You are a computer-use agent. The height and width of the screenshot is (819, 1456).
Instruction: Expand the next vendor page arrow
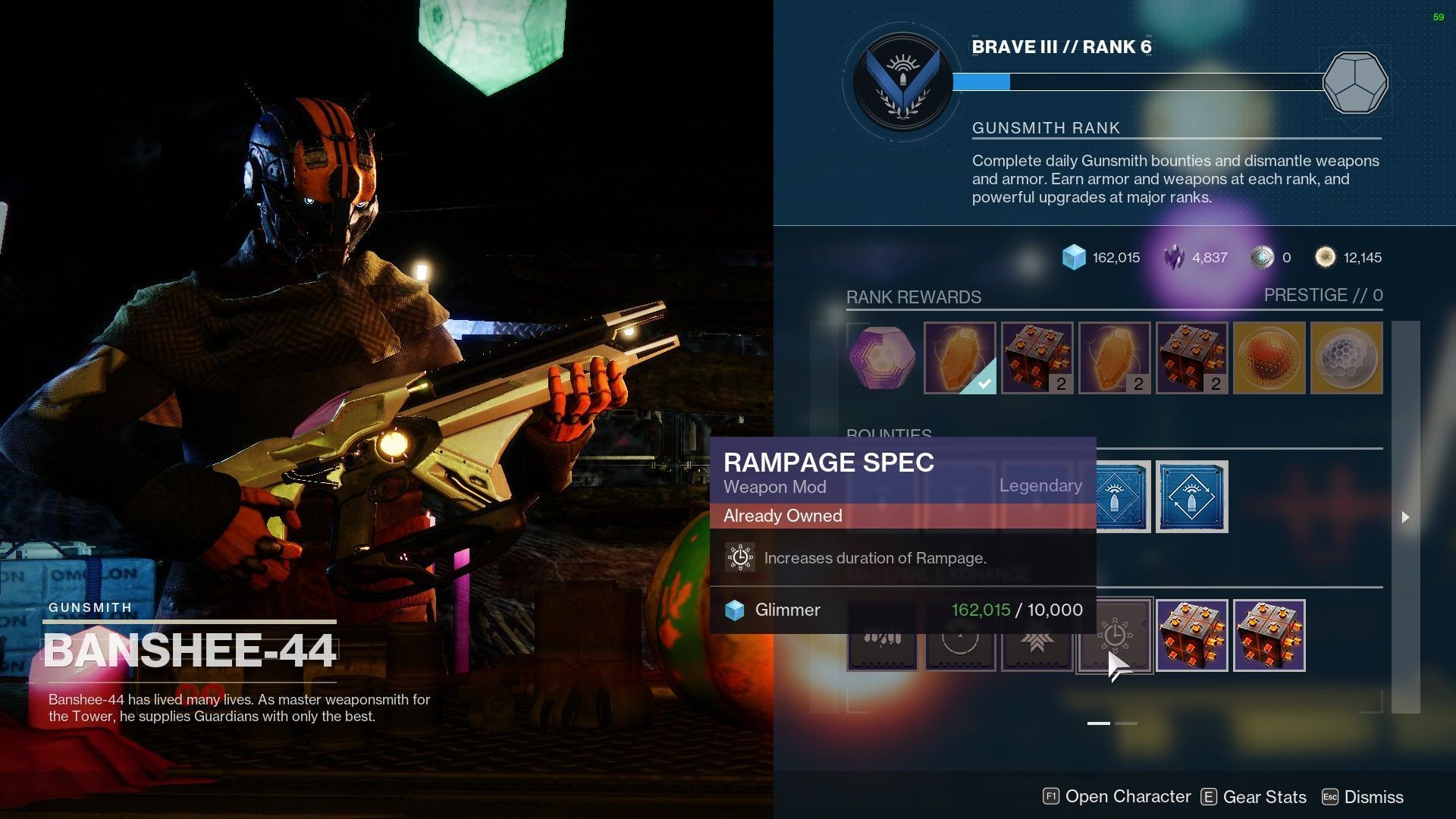pyautogui.click(x=1407, y=518)
